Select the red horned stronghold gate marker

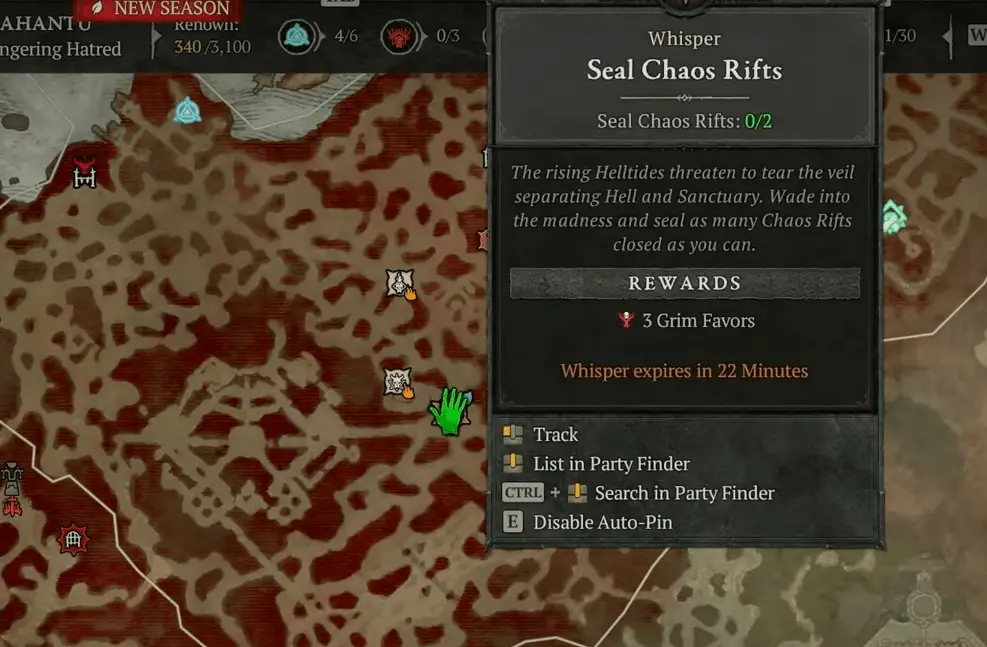click(x=85, y=173)
